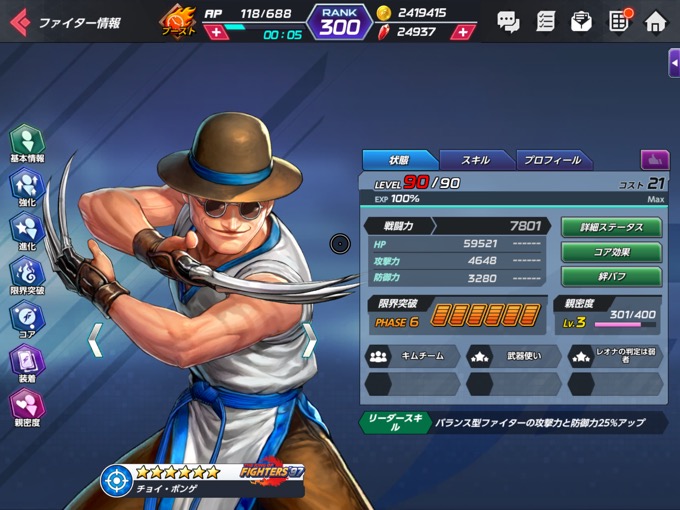Open the home screen via house icon
This screenshot has width=680, height=510.
click(655, 21)
